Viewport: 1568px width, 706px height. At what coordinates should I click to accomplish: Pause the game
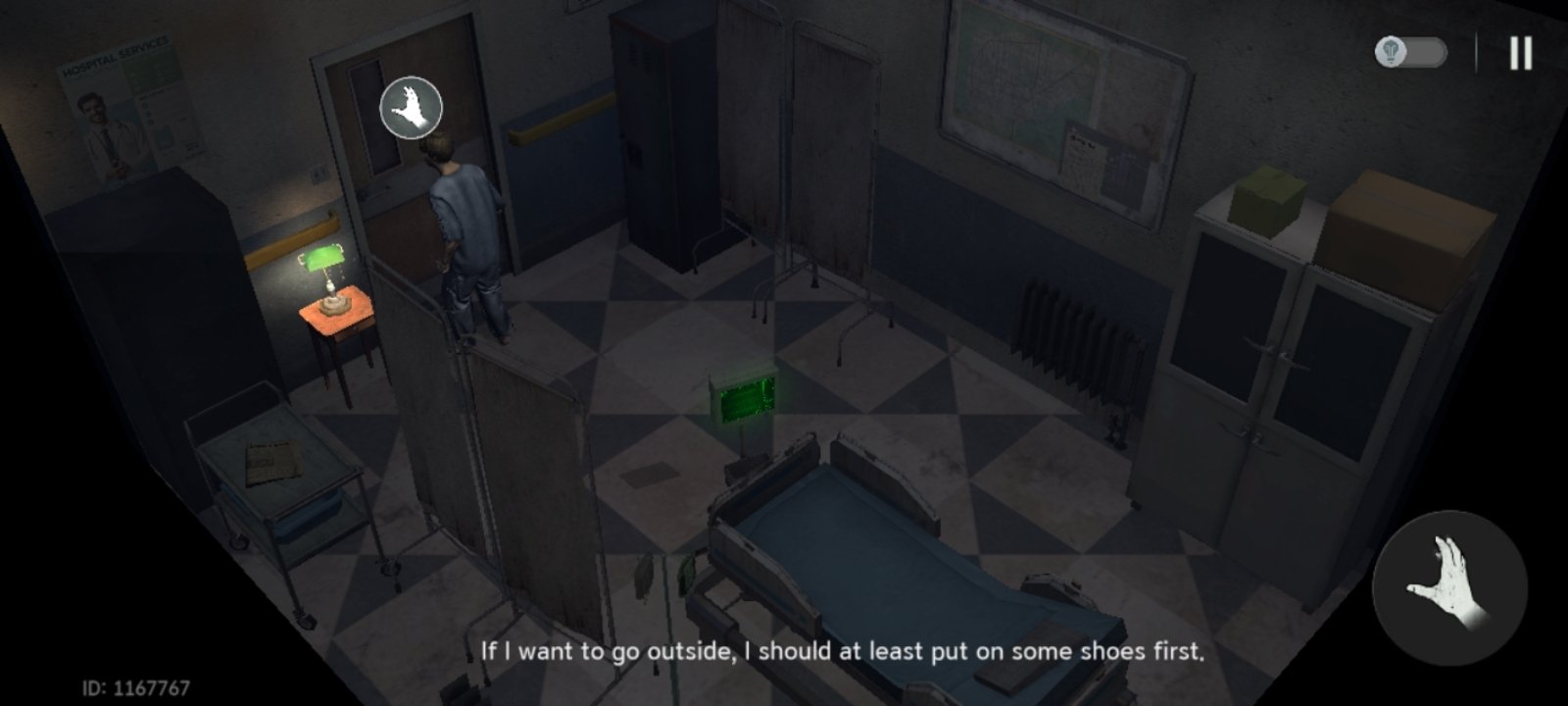point(1520,53)
